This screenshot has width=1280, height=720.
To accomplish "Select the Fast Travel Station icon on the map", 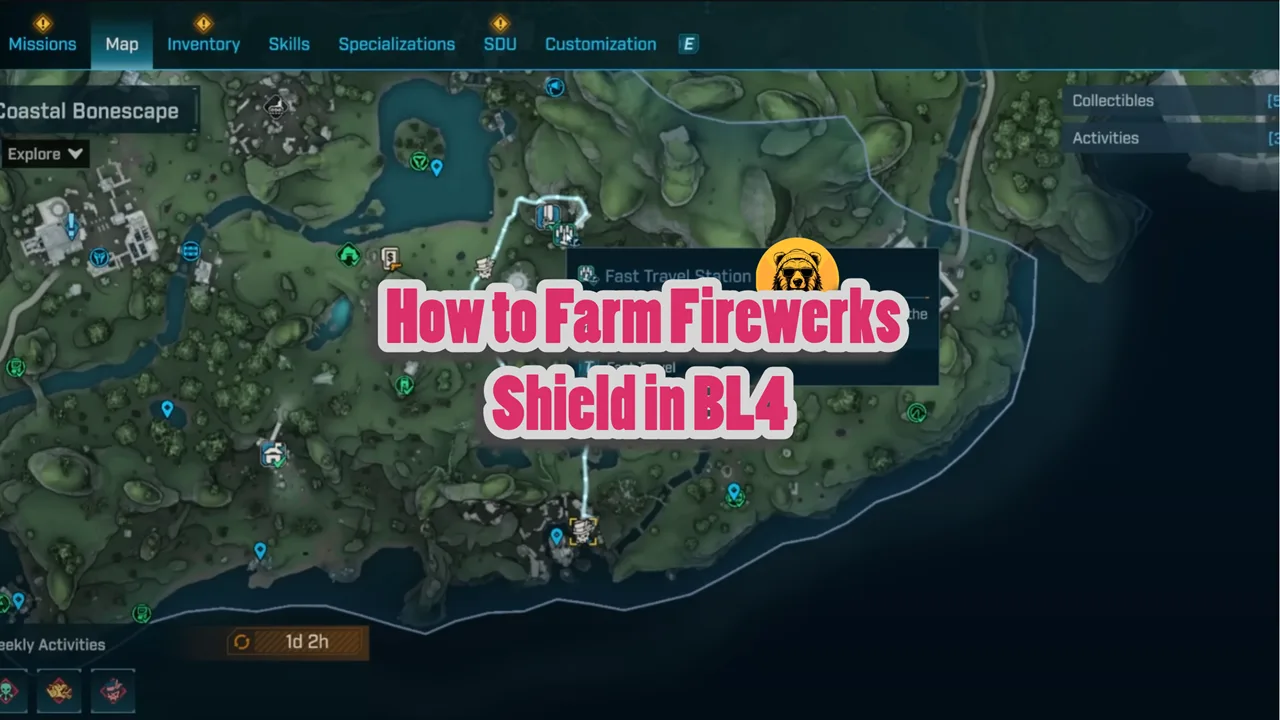I will 588,276.
